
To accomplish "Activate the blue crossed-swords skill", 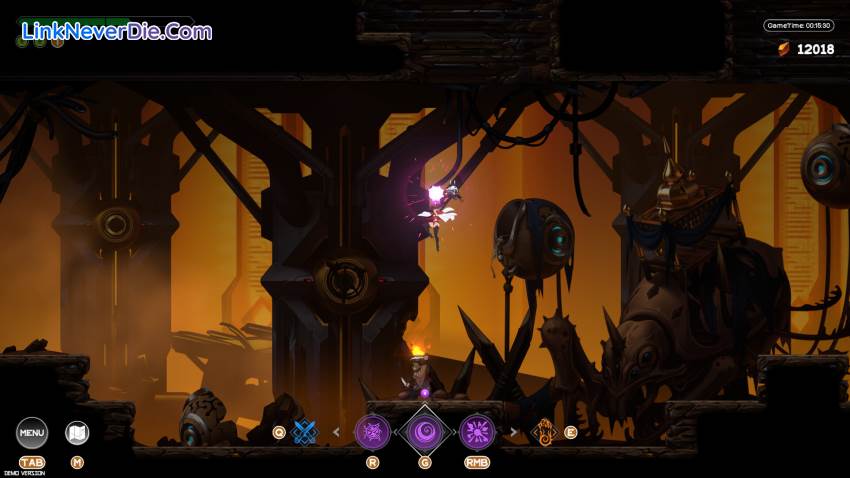I will pos(305,432).
